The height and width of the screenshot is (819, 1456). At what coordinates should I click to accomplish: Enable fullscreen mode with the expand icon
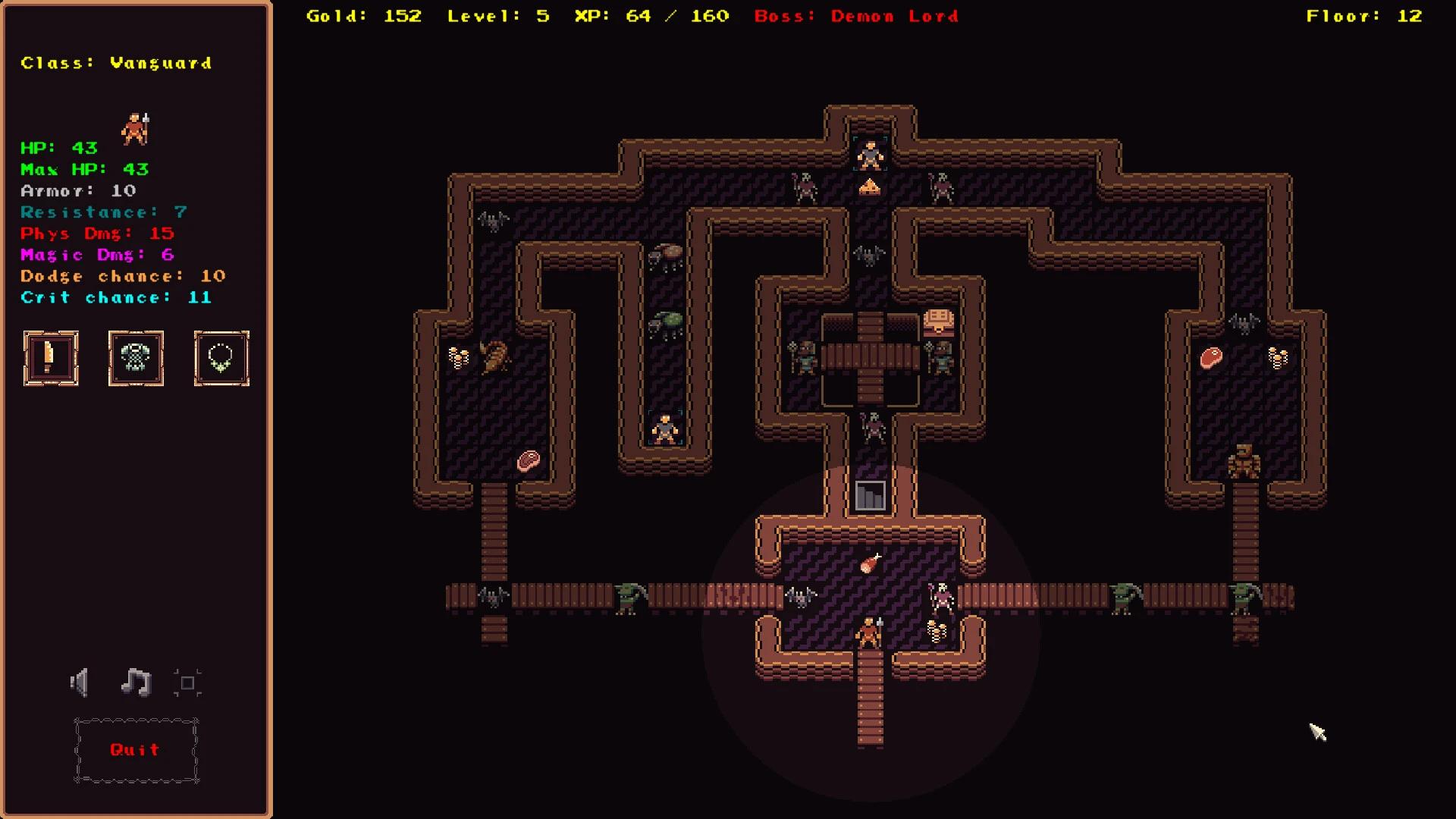[188, 682]
